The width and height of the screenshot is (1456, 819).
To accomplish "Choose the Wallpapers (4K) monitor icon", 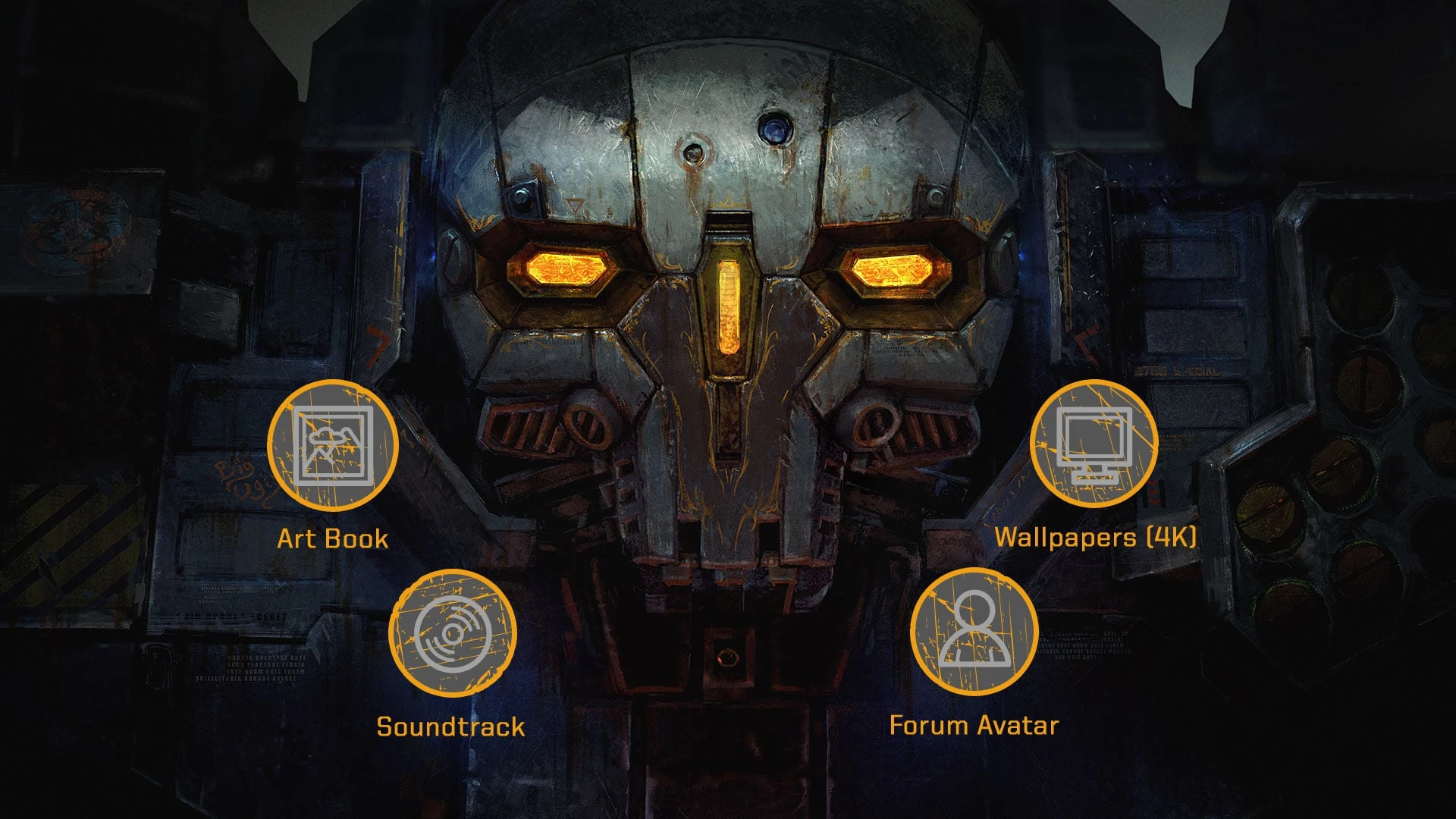I will coord(1094,444).
